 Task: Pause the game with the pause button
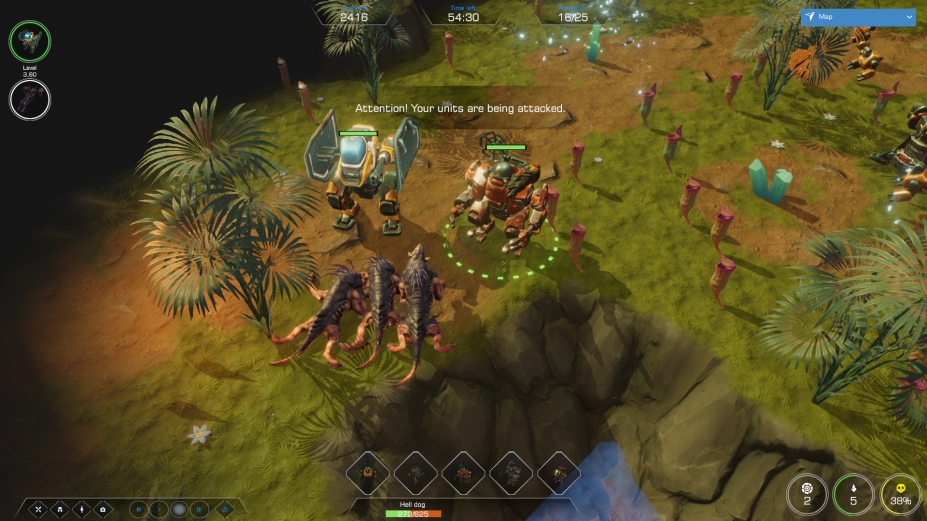click(x=138, y=509)
